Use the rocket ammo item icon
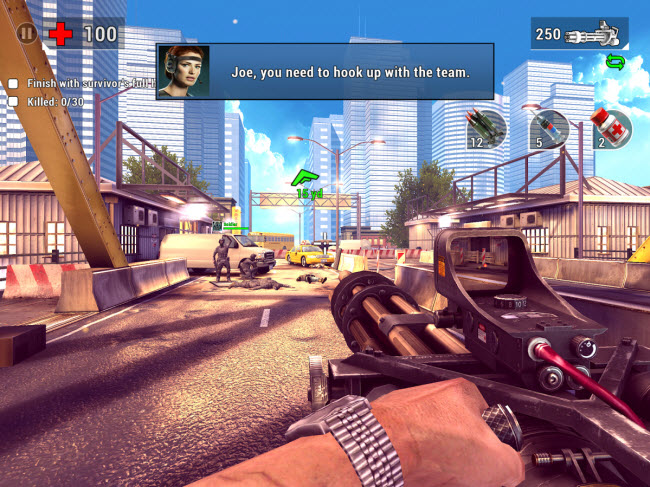650x487 pixels. click(488, 128)
